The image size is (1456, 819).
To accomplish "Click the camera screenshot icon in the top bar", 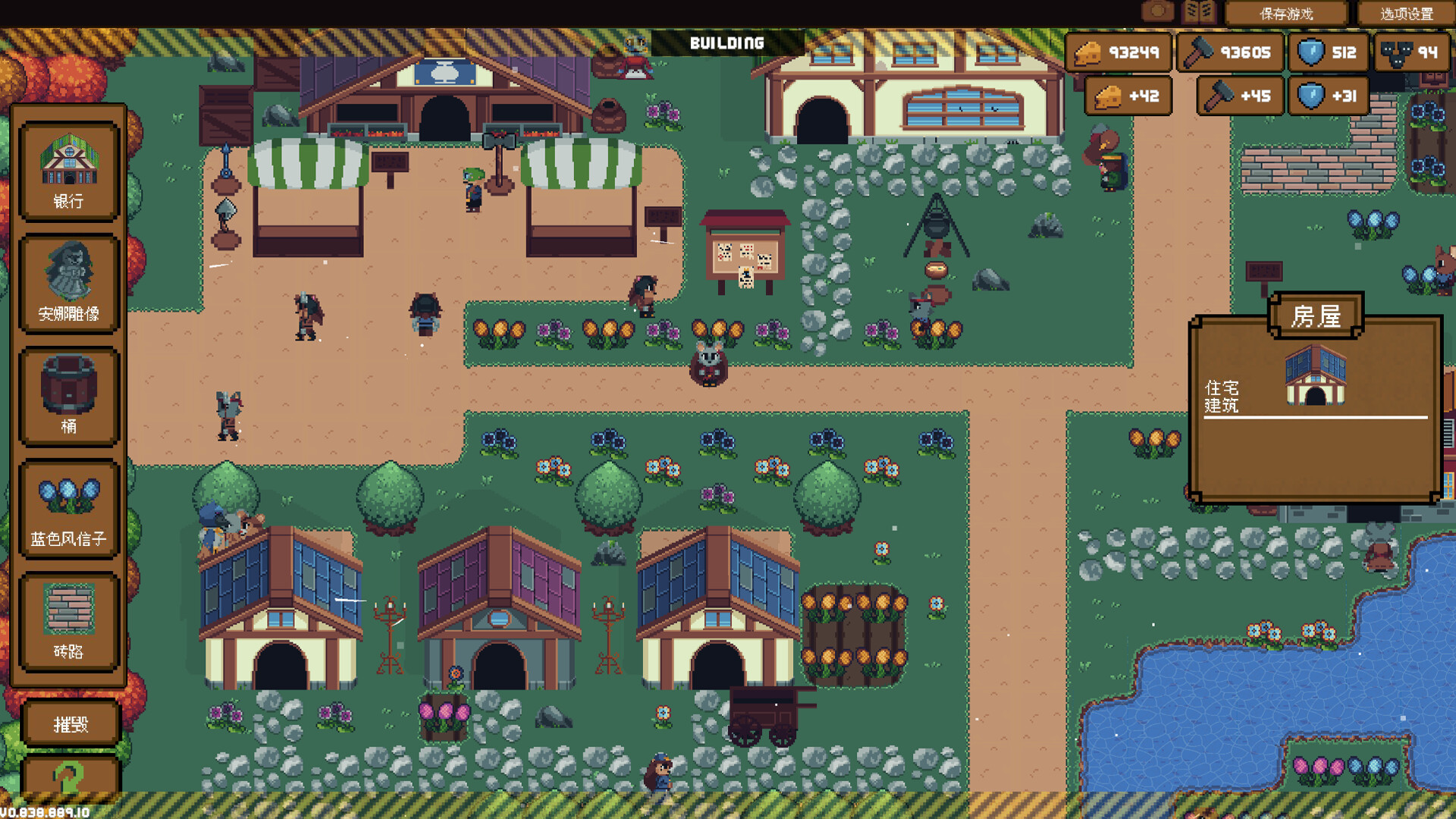I will (1156, 11).
